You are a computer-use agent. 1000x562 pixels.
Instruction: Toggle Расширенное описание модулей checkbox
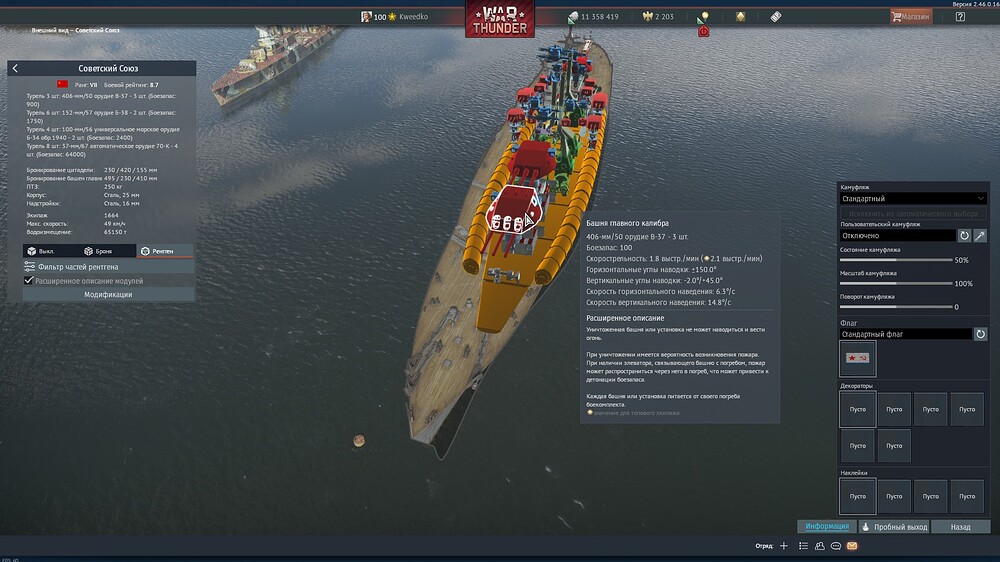tap(29, 281)
